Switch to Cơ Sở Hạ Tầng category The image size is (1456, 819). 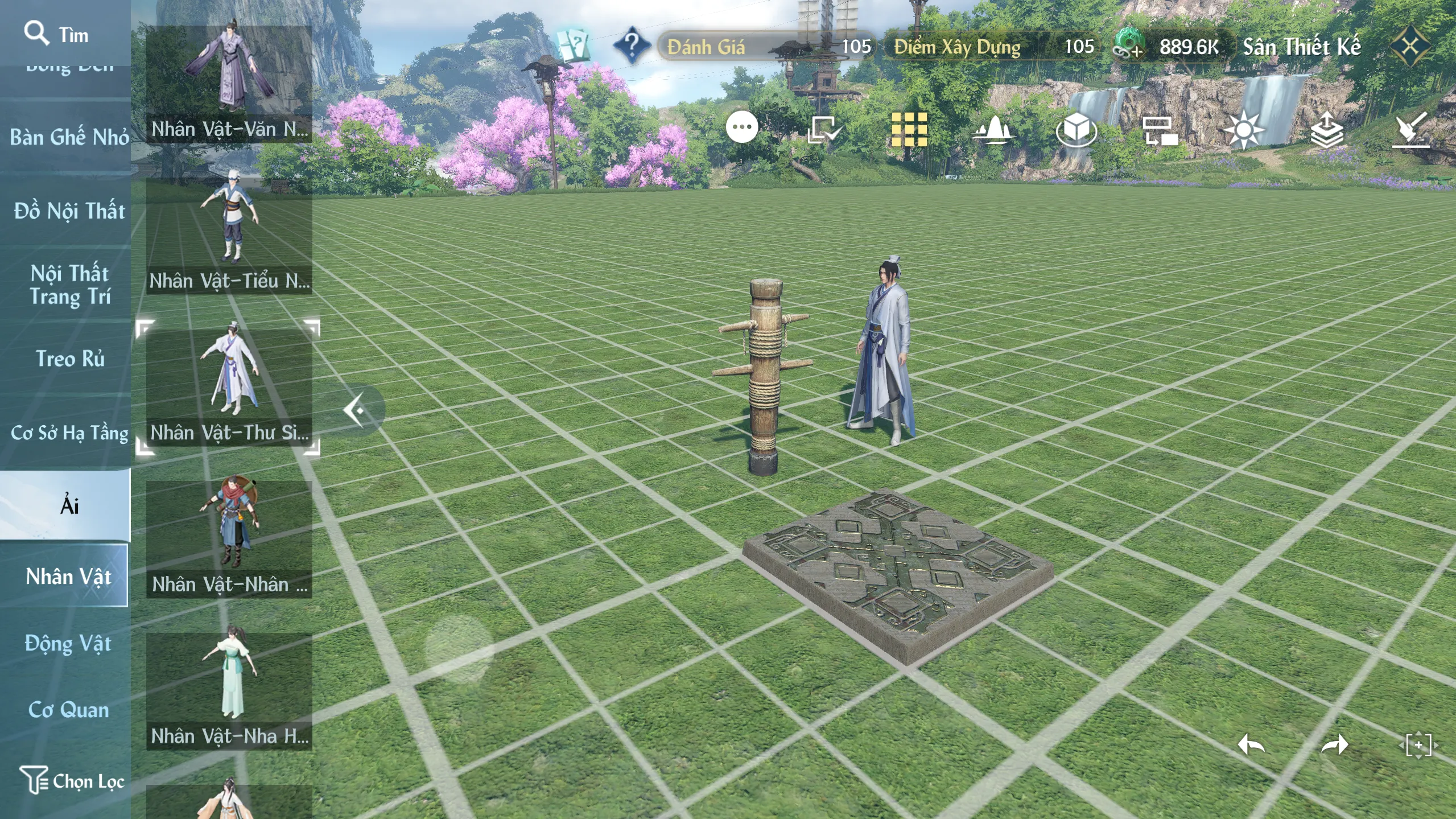[x=69, y=433]
